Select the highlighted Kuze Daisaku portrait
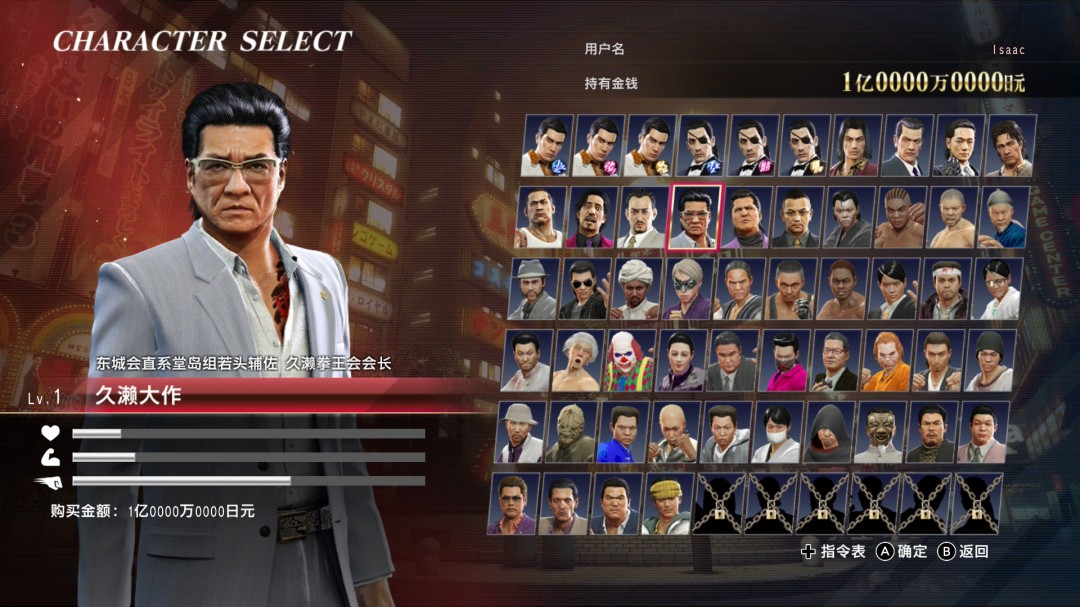1080x607 pixels. tap(696, 217)
